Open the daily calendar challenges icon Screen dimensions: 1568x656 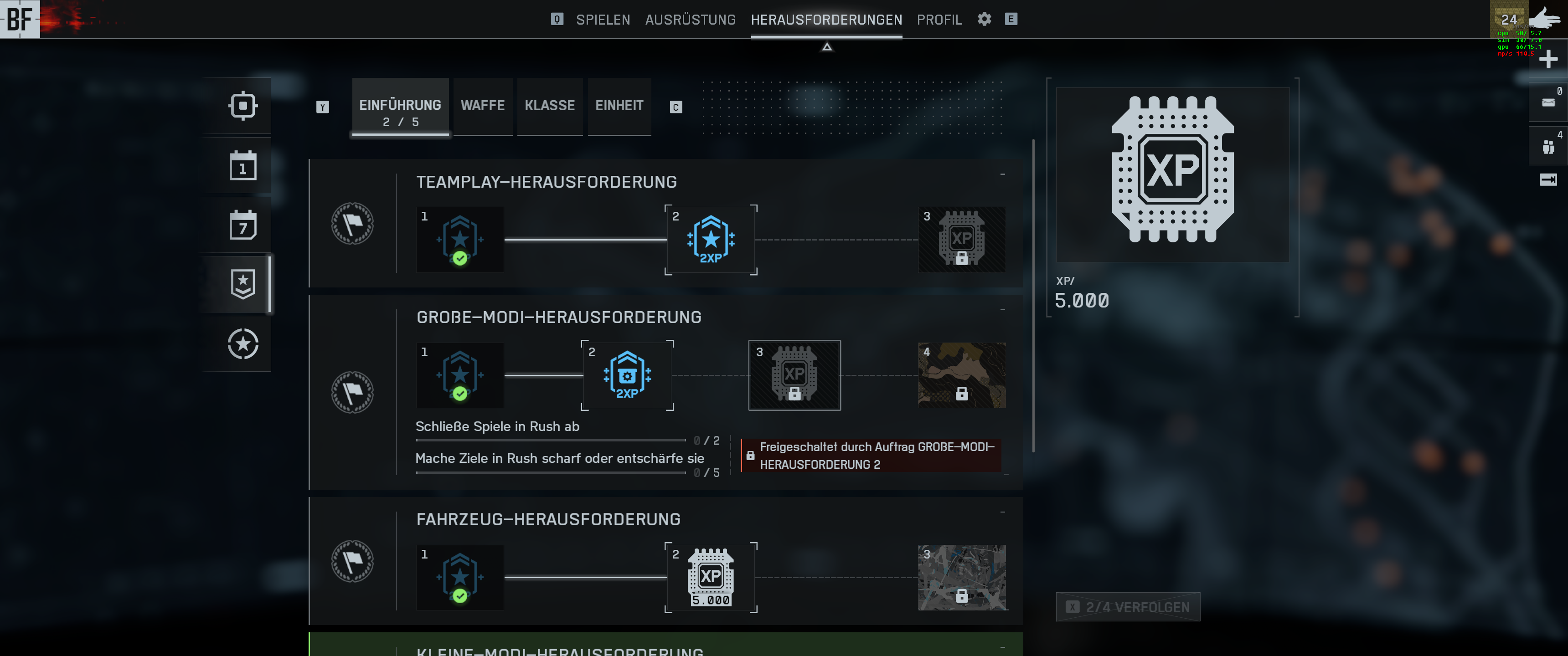[243, 165]
